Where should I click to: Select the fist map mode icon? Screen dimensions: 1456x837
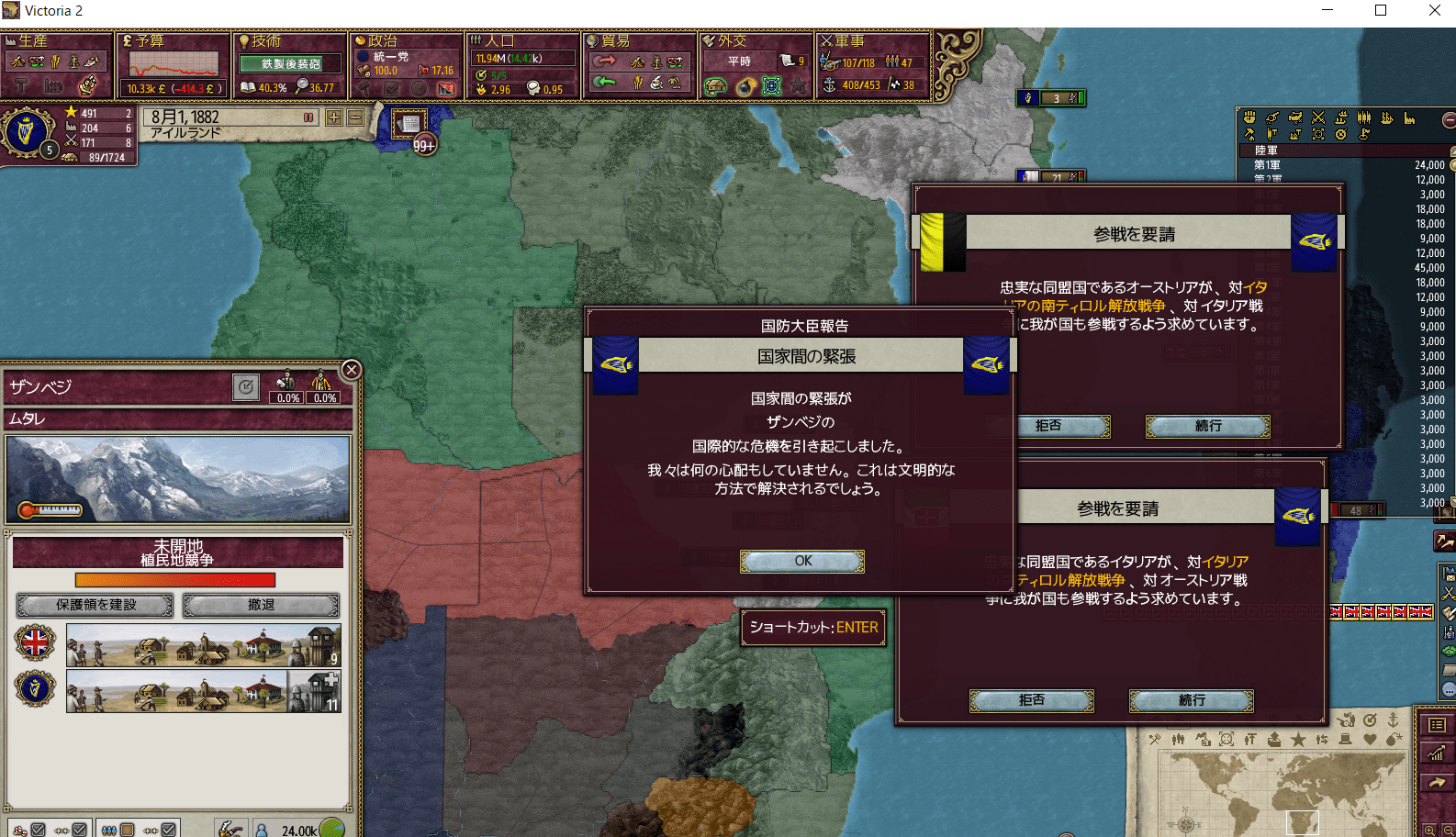click(1249, 119)
